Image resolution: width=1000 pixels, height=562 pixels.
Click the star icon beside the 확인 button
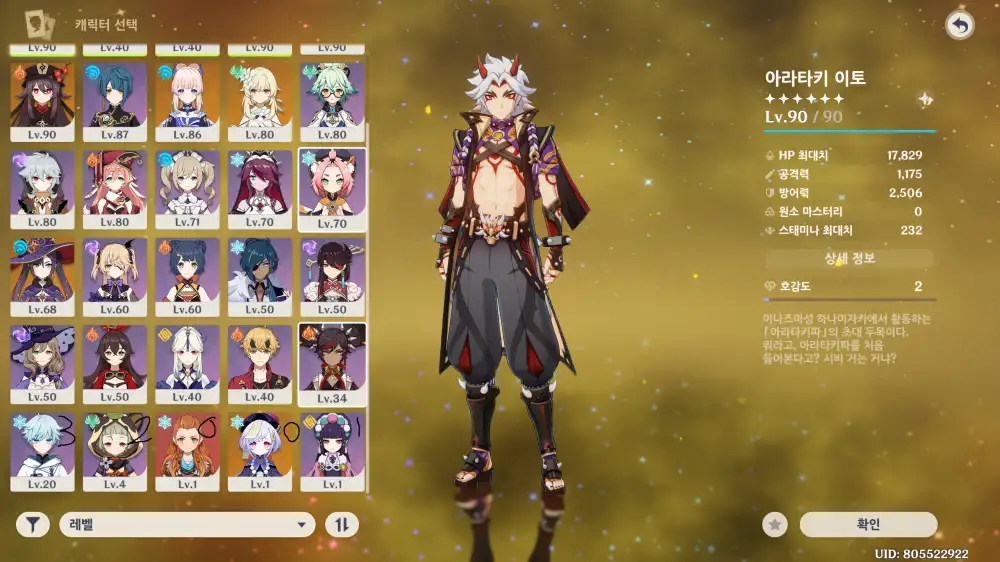point(773,525)
